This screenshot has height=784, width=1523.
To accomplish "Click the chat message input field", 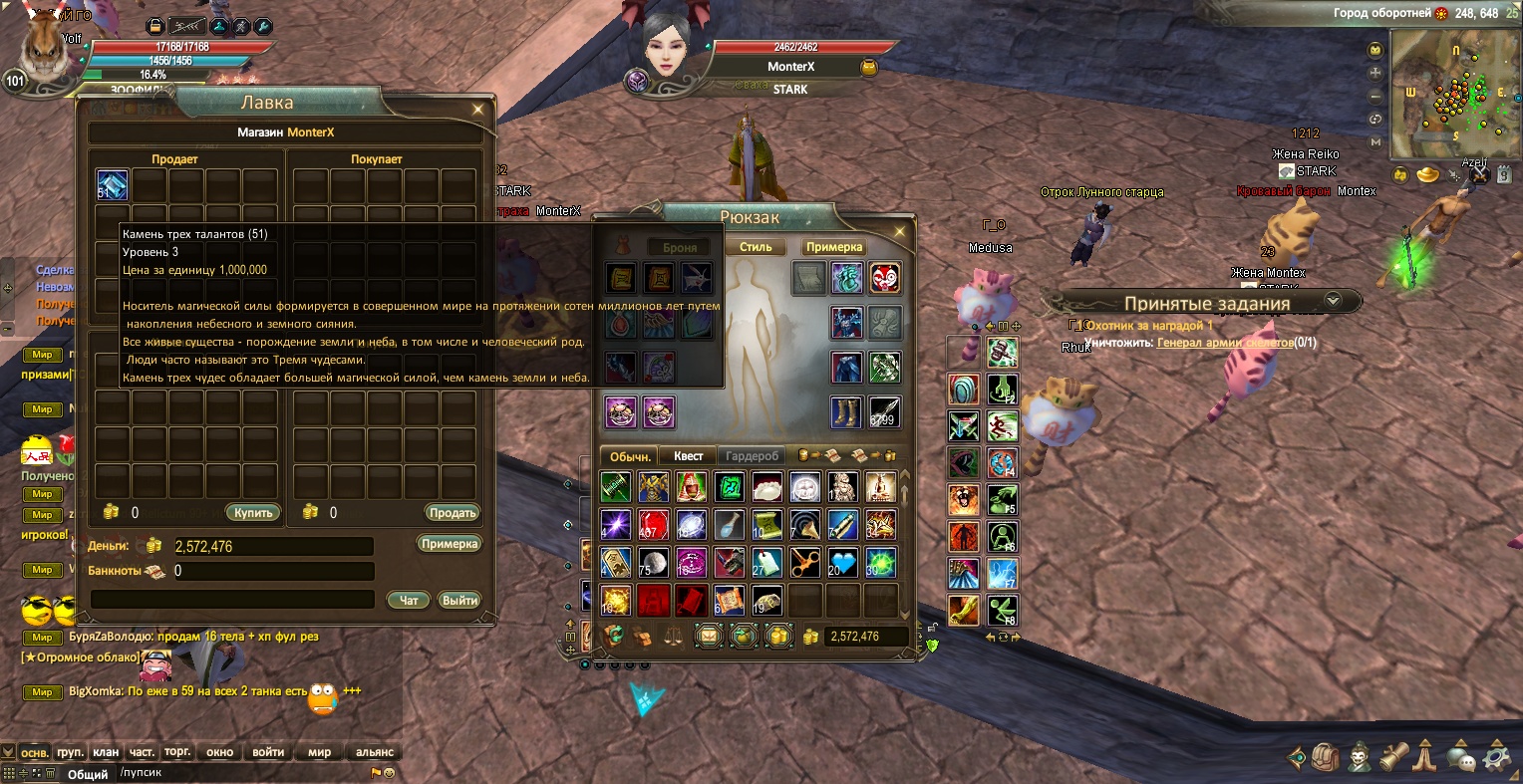I will [239, 773].
